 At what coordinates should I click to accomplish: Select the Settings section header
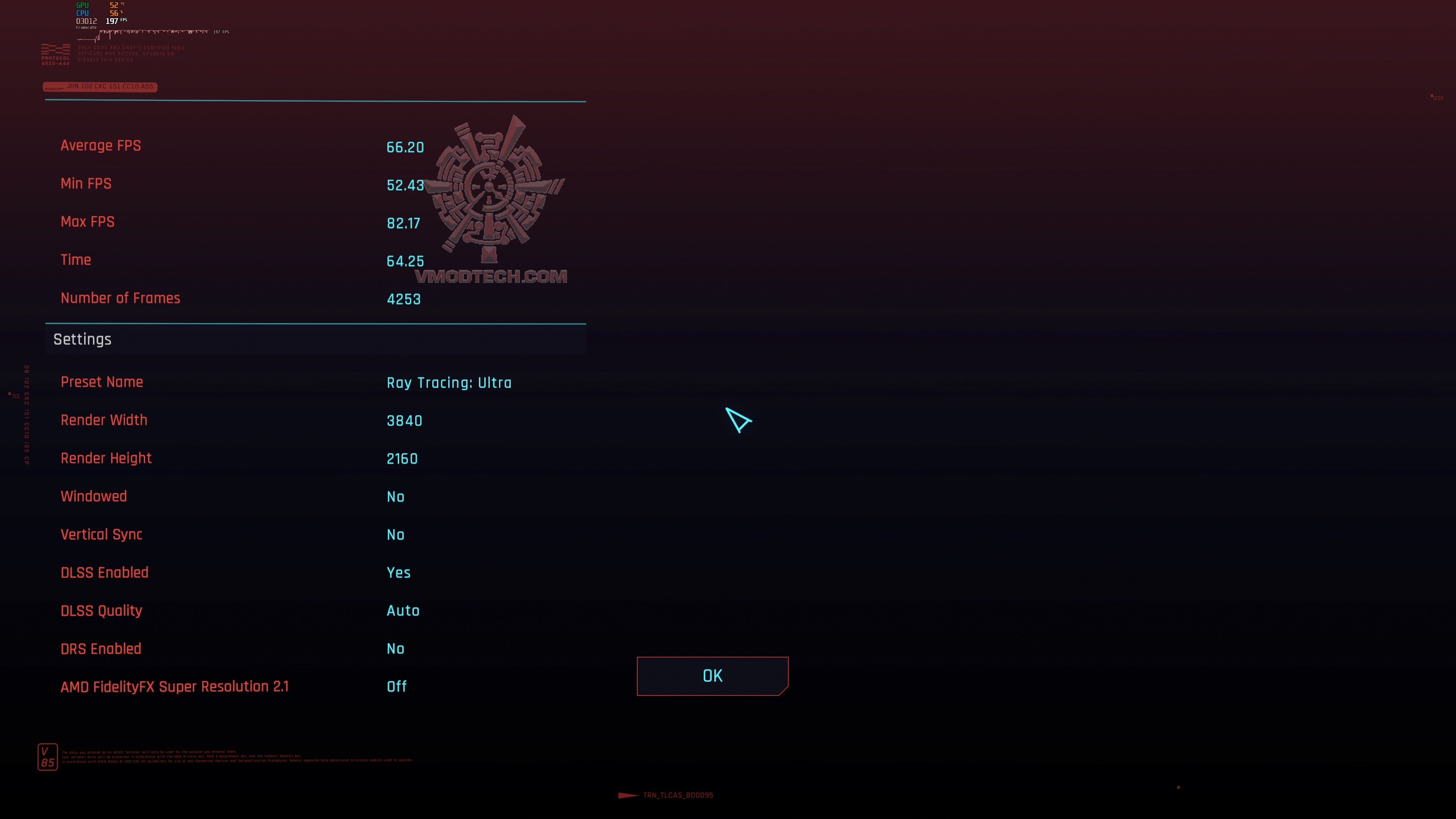[82, 339]
